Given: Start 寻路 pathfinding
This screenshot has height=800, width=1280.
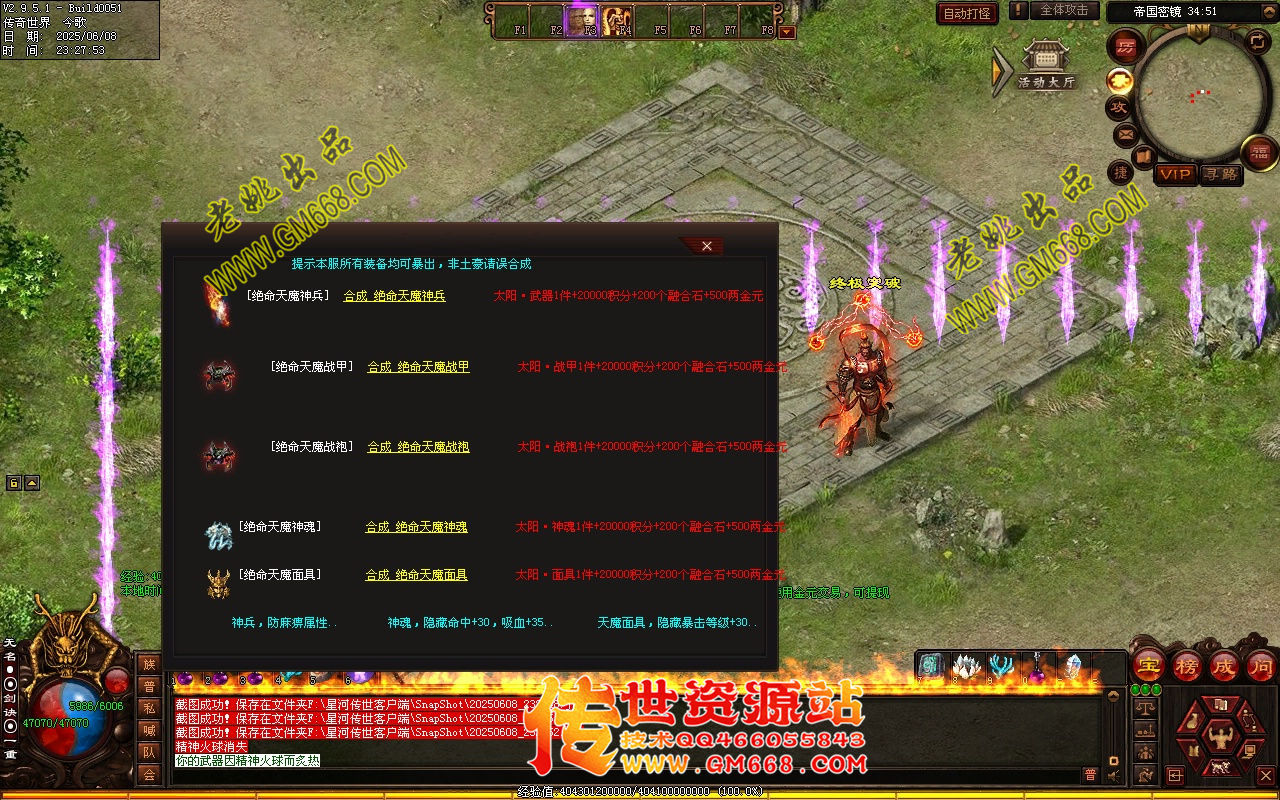Looking at the screenshot, I should pos(1220,174).
